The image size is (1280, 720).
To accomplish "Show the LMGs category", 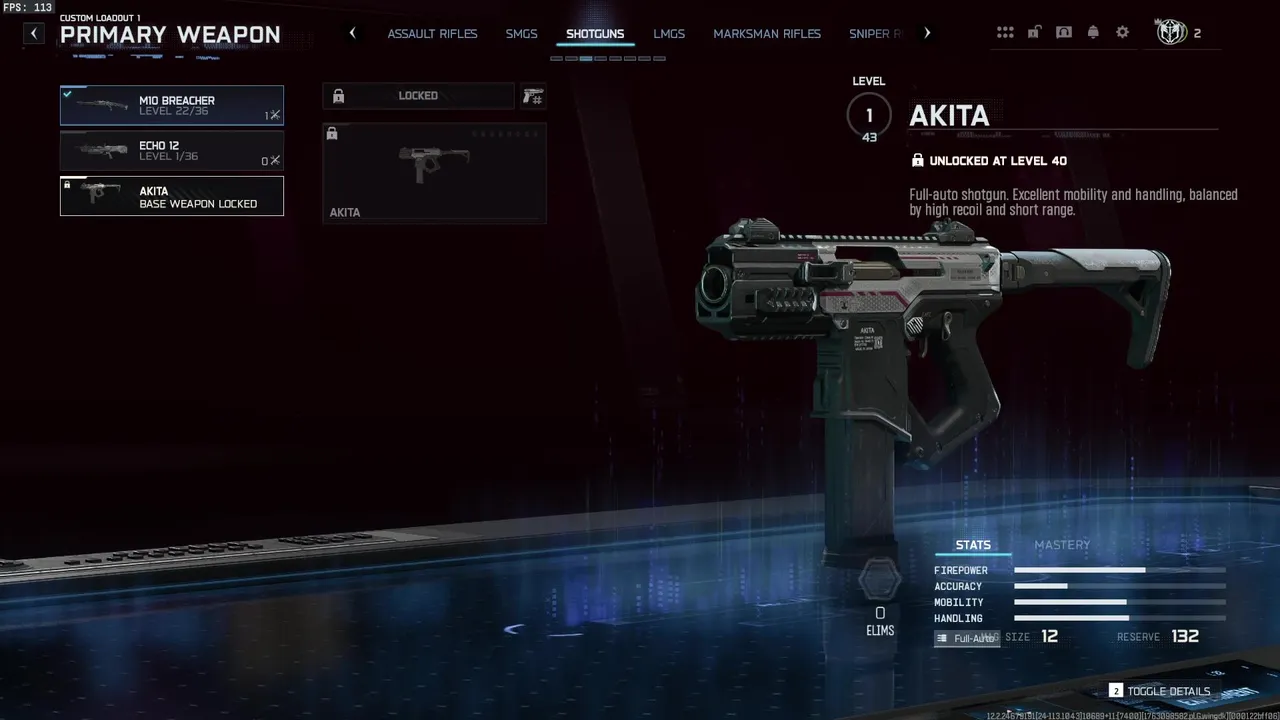I will coord(669,34).
